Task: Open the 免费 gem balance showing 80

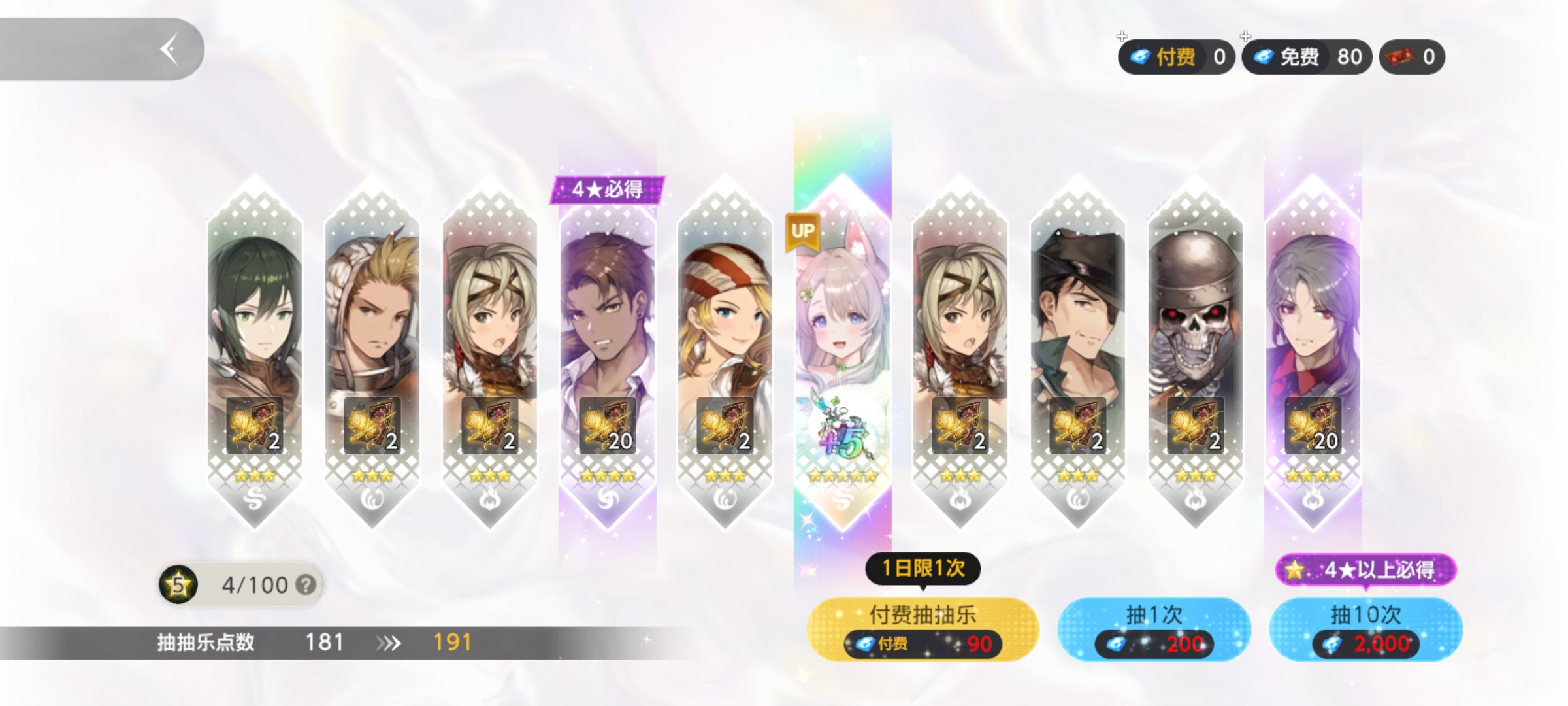Action: pos(1305,58)
